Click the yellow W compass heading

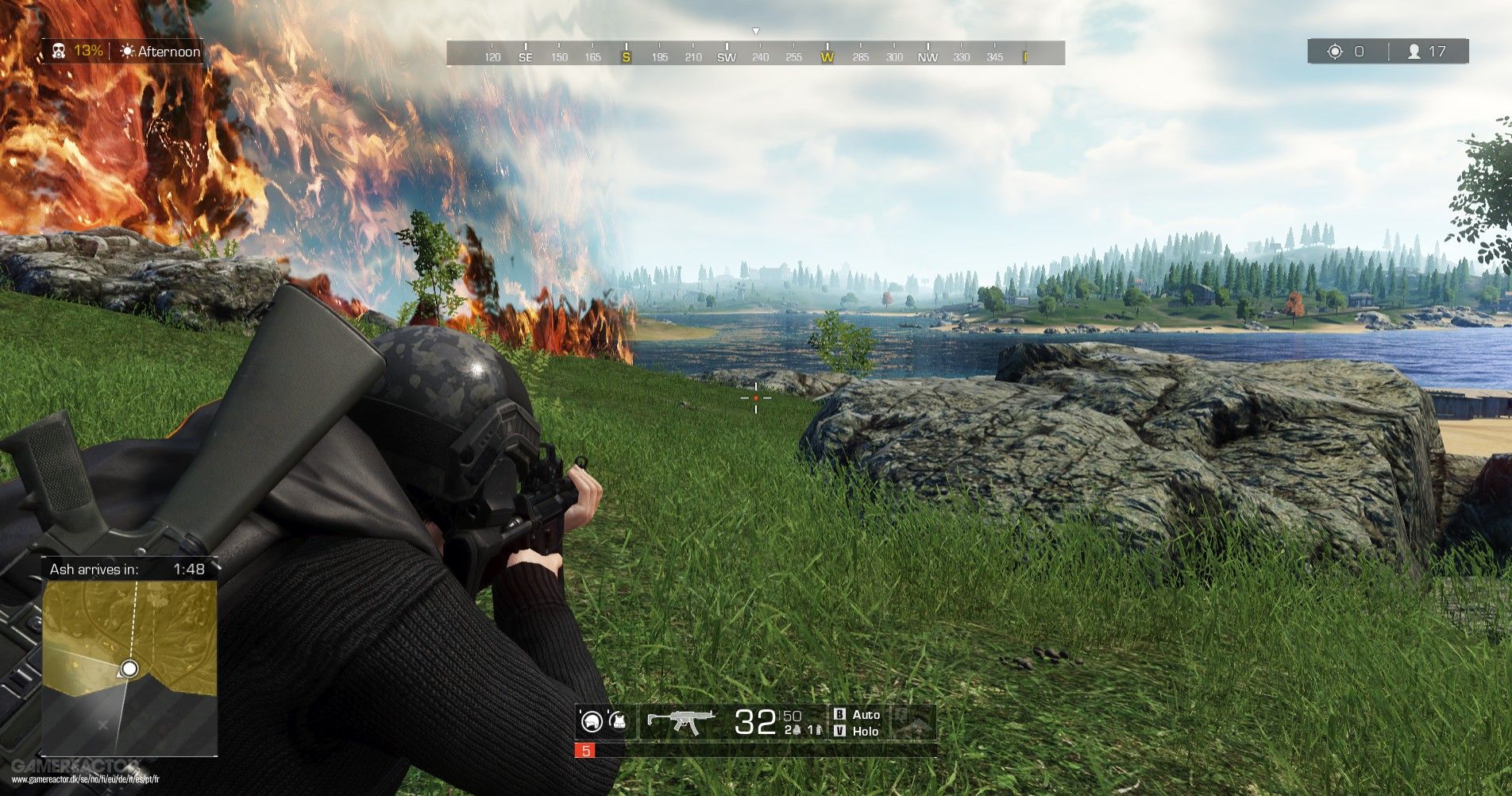click(x=827, y=57)
